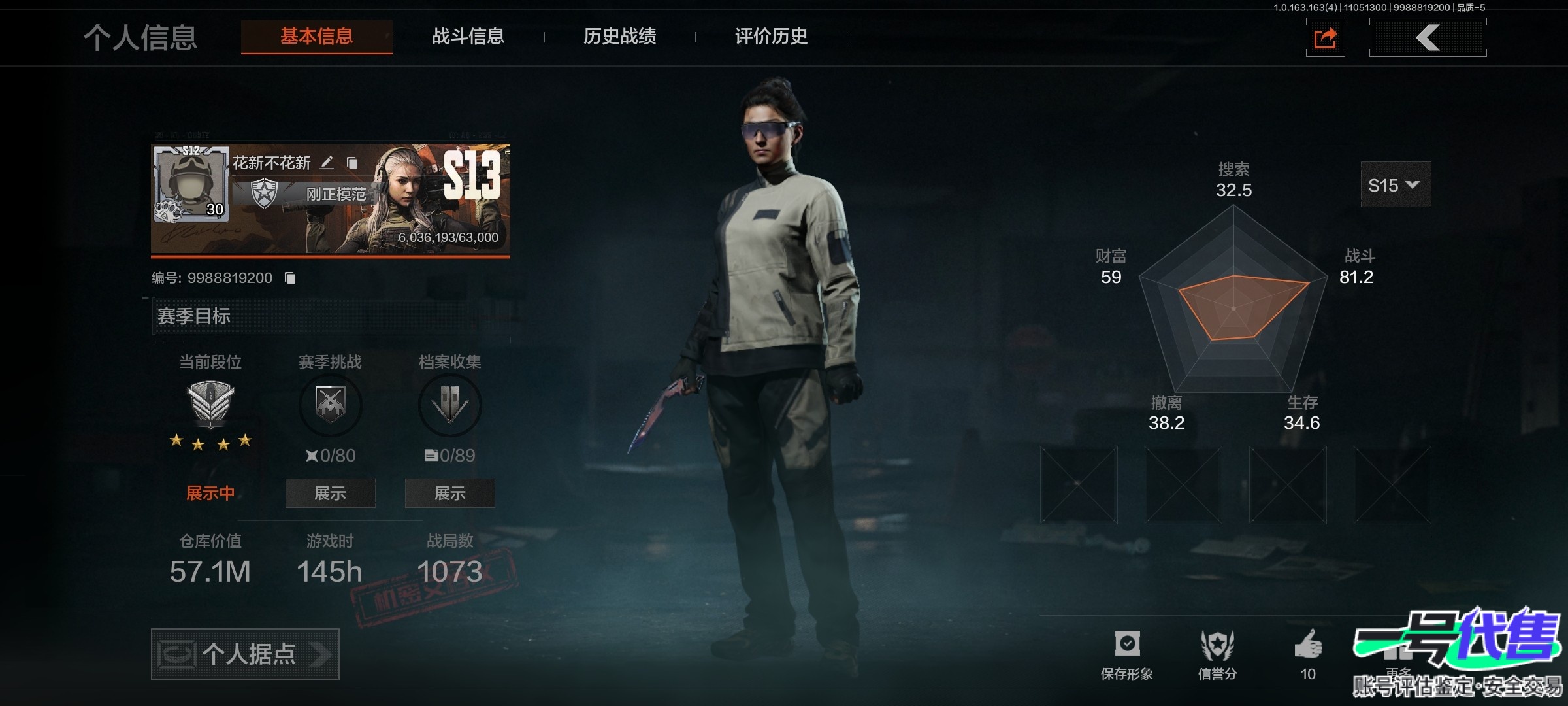Click 保存形象 to save appearance
Screen dimensions: 1568x706
coord(1127,654)
